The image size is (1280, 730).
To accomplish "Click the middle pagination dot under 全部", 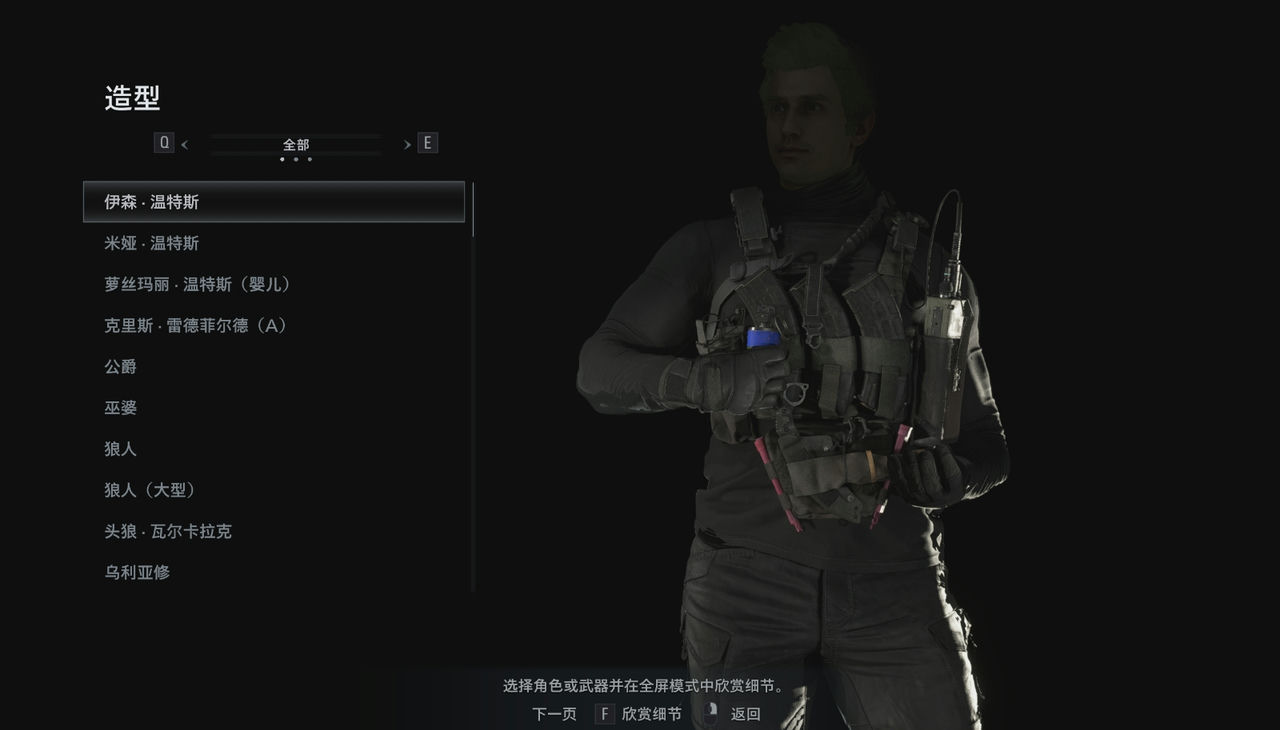I will click(x=295, y=158).
